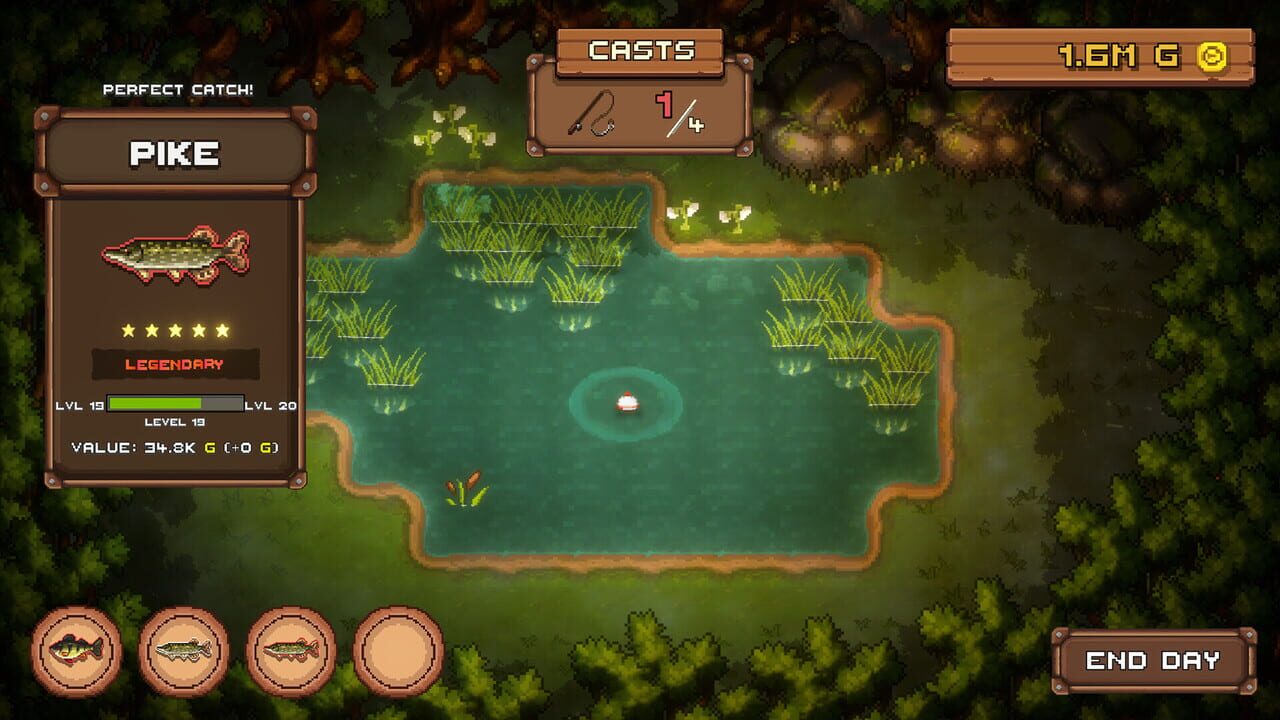Click the LEGENDARY rarity badge
The image size is (1280, 720).
174,365
